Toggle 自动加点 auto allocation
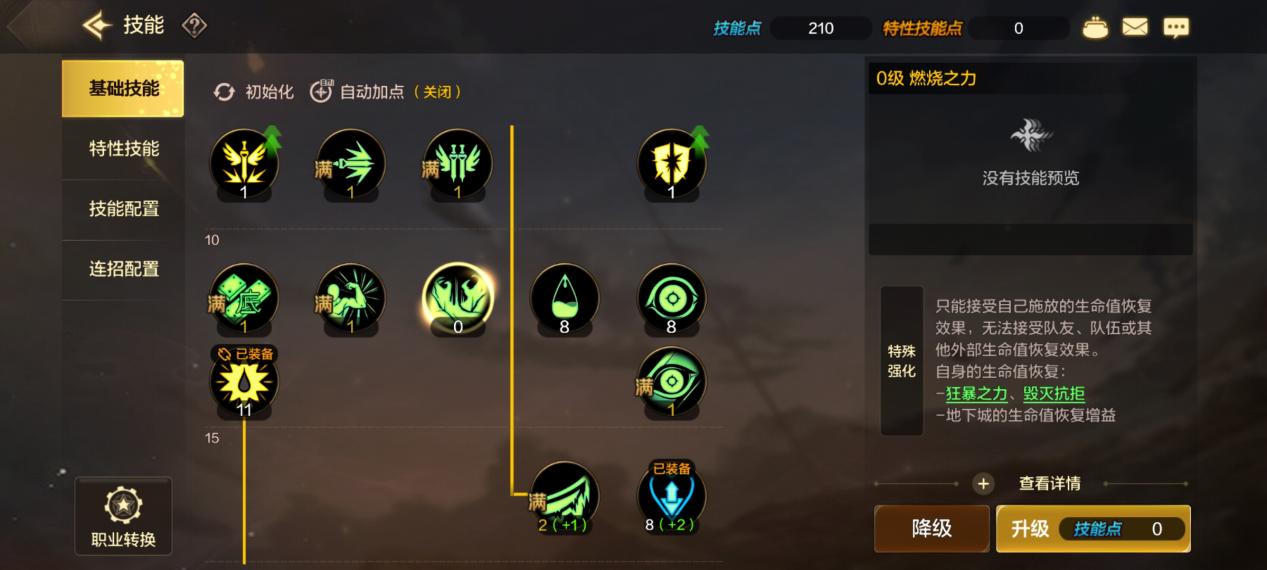This screenshot has height=570, width=1267. click(x=385, y=92)
